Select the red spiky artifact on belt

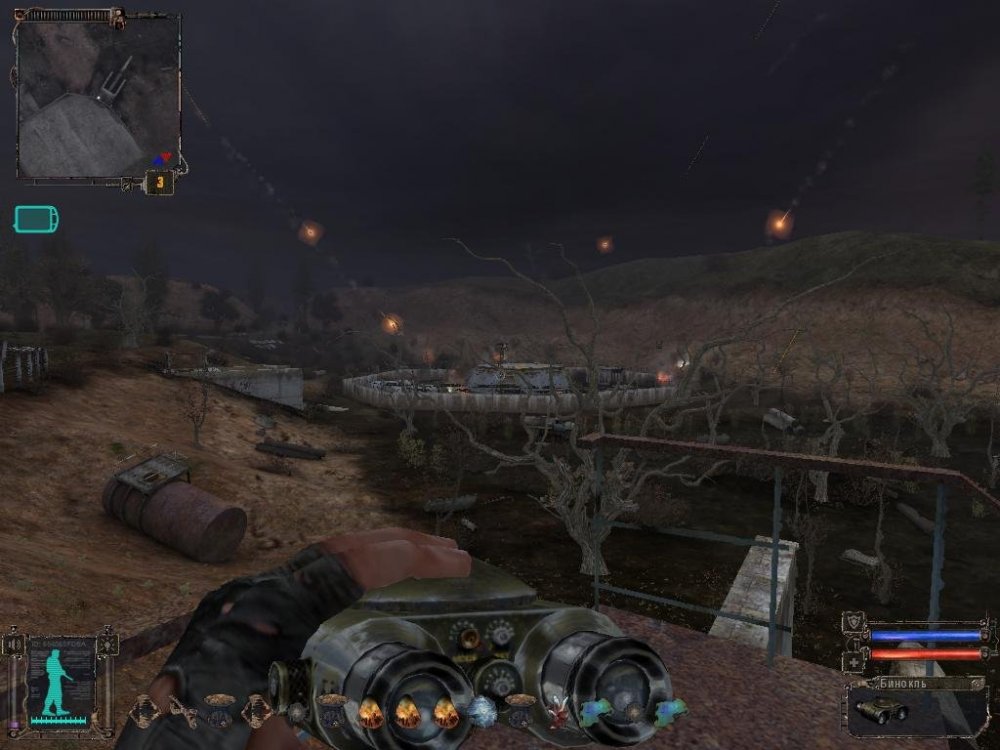(x=559, y=713)
